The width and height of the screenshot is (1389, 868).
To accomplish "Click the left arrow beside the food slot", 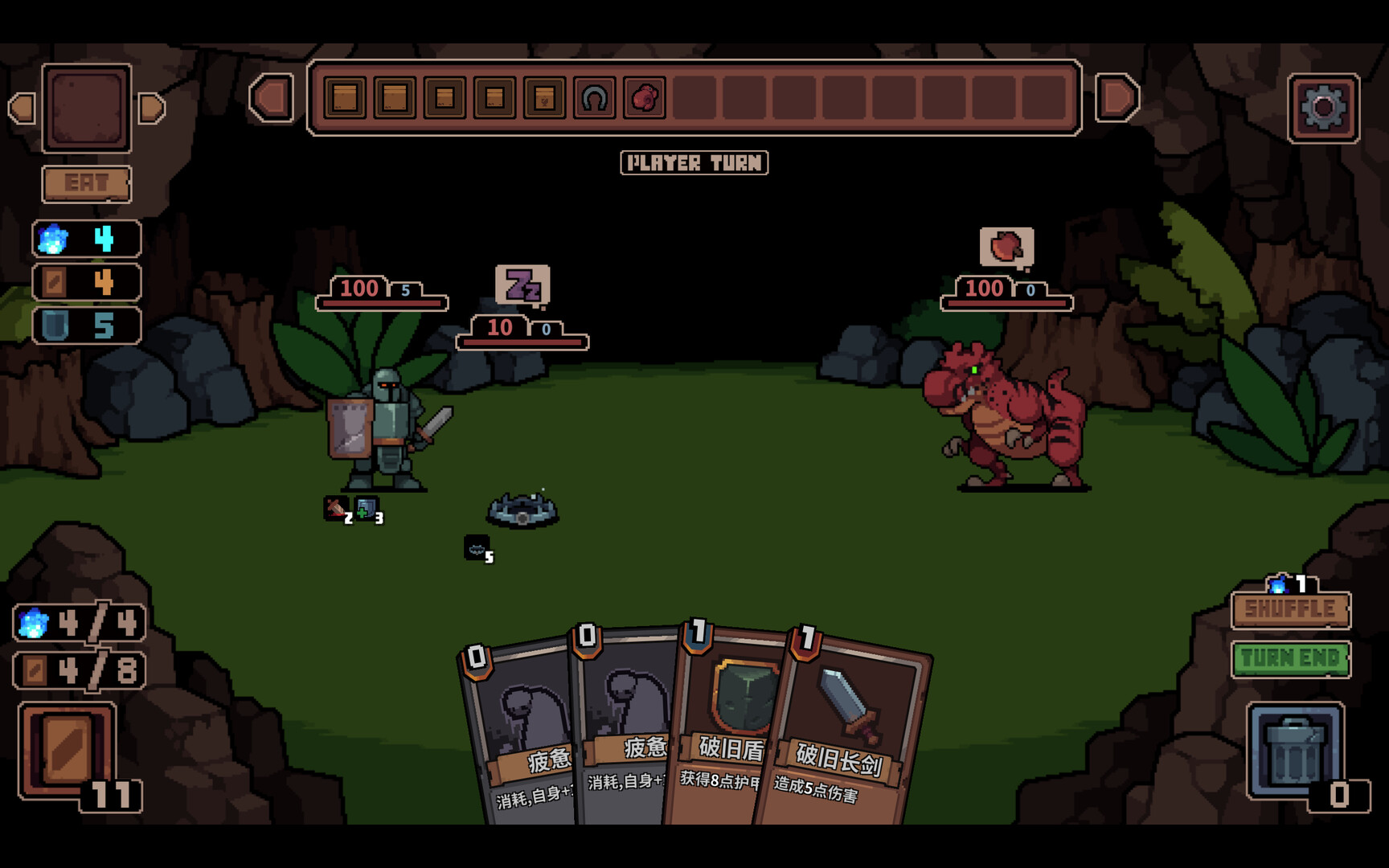I will (x=22, y=108).
